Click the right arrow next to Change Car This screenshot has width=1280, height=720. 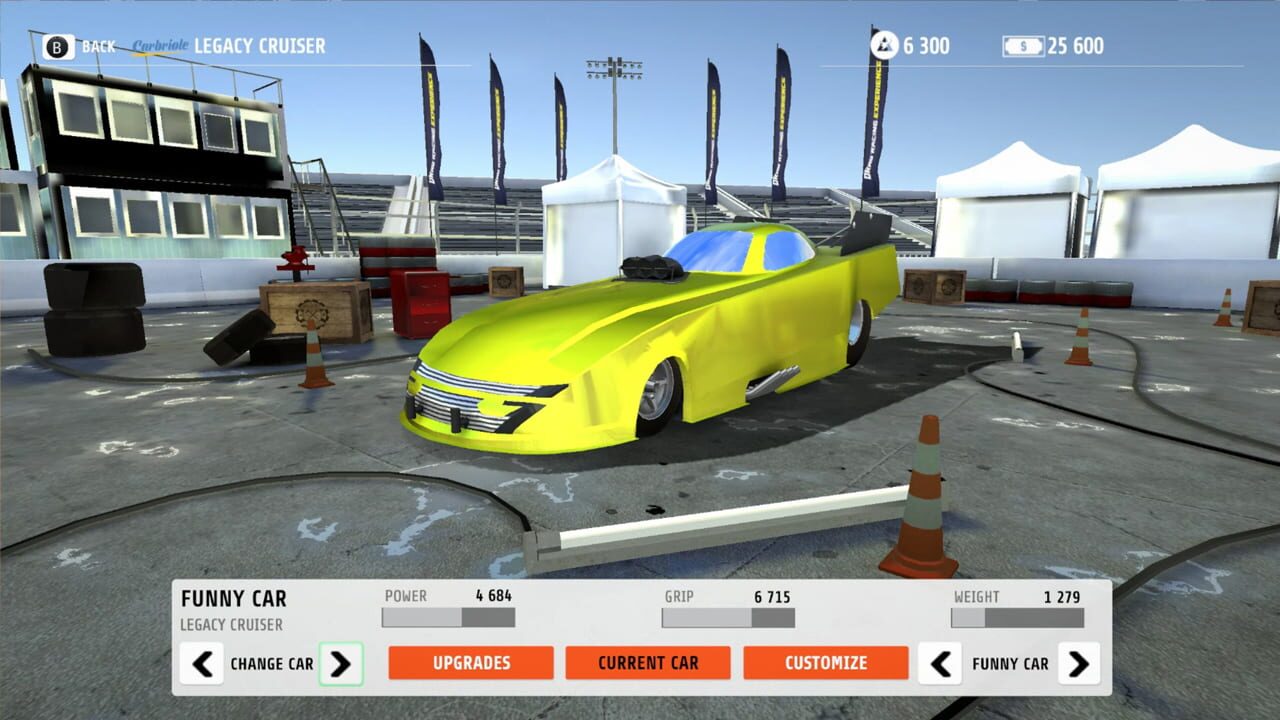pos(342,663)
